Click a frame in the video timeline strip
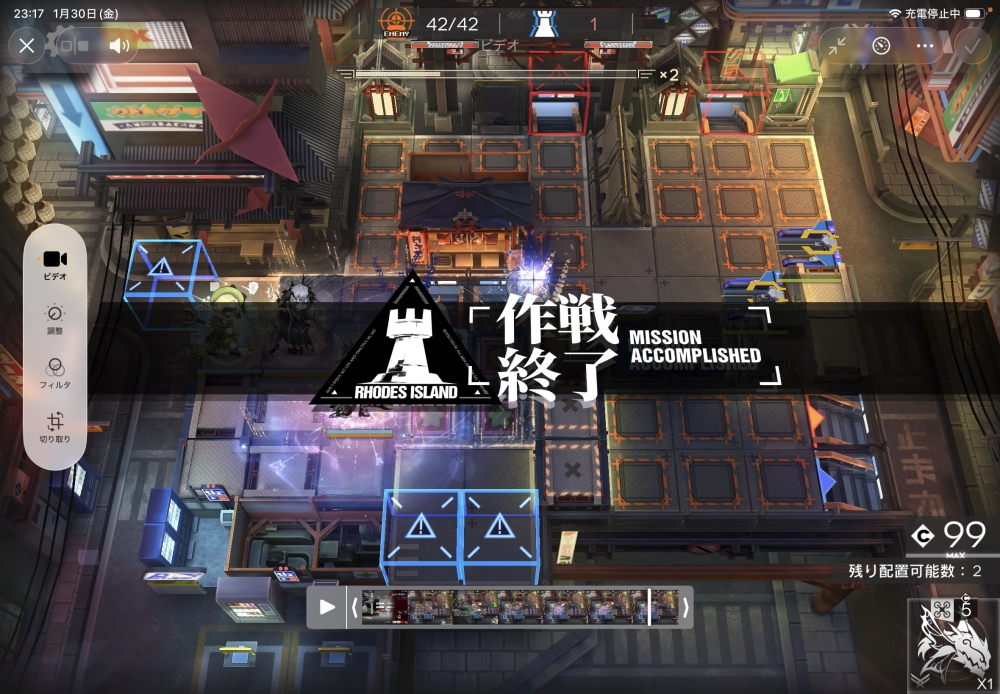 point(520,607)
